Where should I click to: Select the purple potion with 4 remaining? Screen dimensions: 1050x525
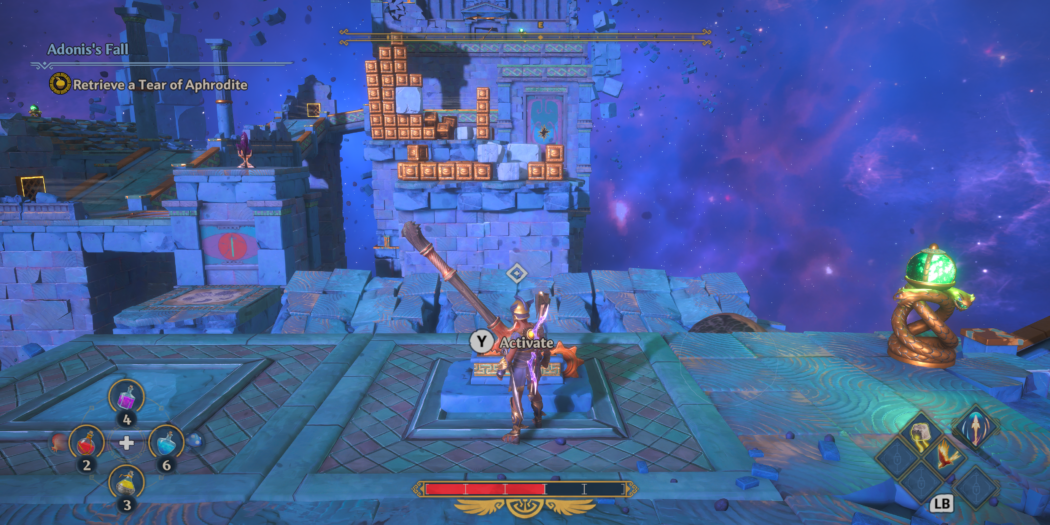coord(126,397)
